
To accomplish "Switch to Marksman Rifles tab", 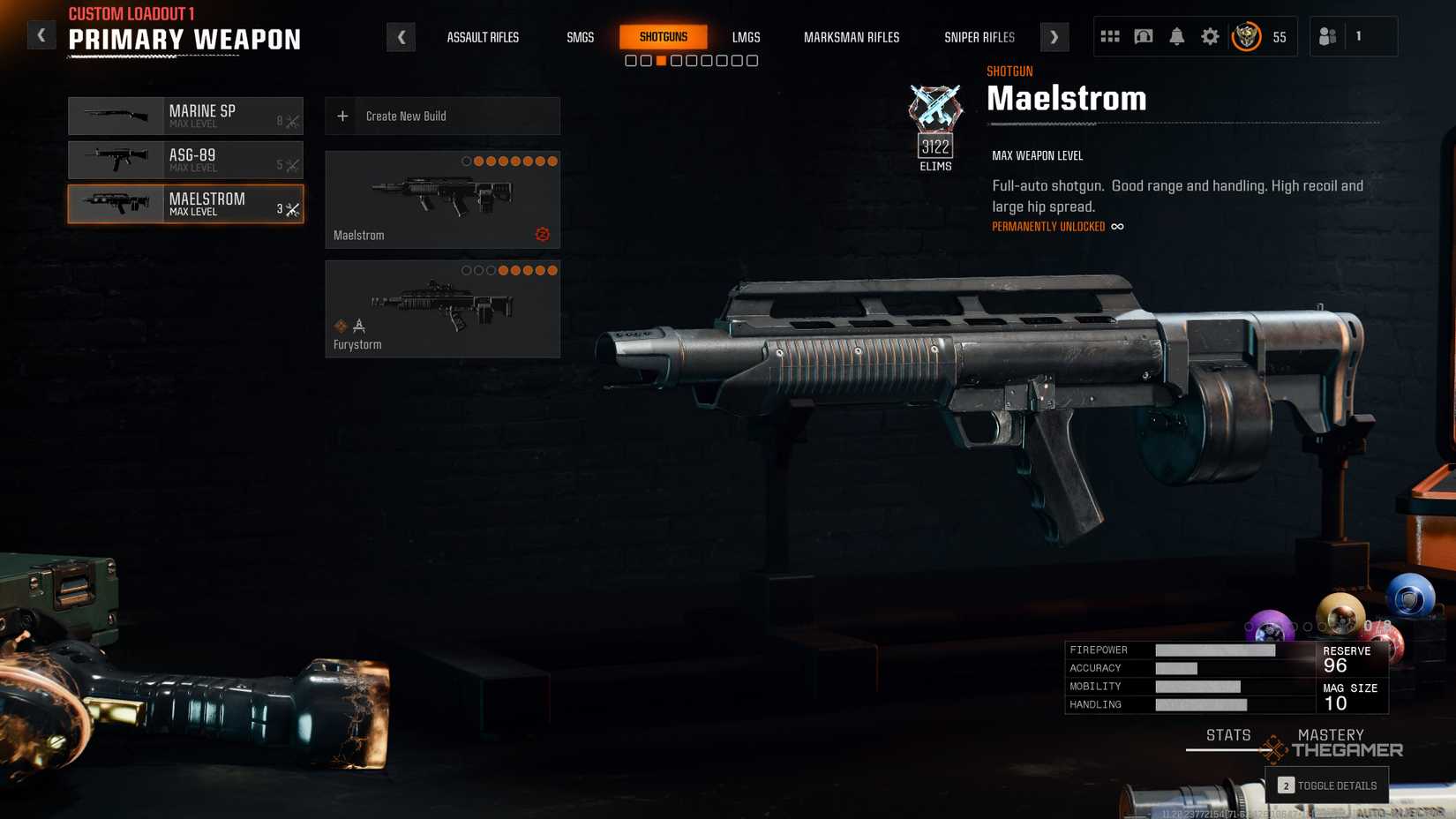I will [851, 37].
